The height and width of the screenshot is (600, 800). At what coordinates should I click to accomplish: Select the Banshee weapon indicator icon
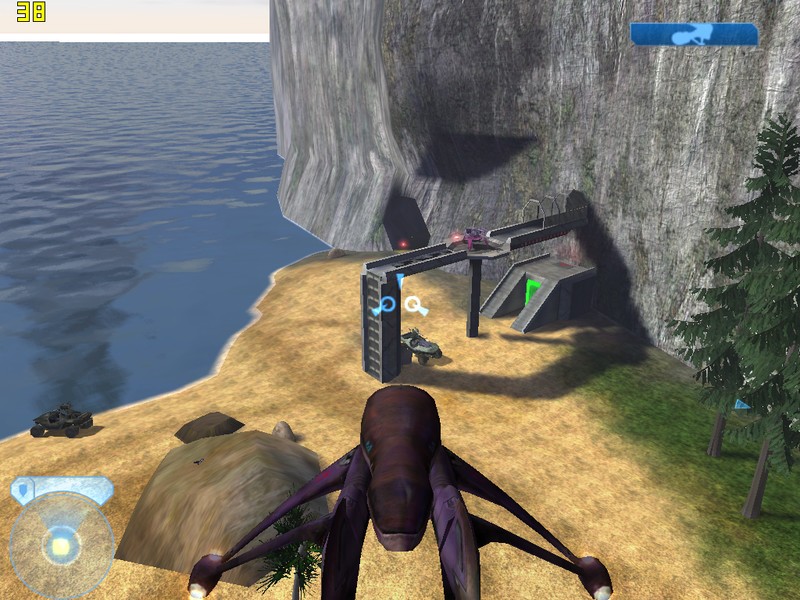pos(694,35)
